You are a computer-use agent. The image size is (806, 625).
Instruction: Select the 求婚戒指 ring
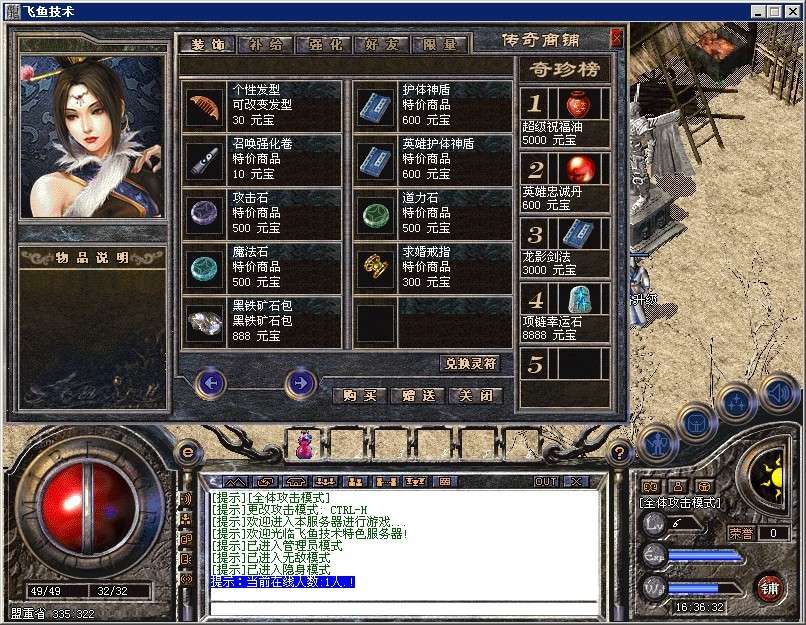pyautogui.click(x=375, y=268)
